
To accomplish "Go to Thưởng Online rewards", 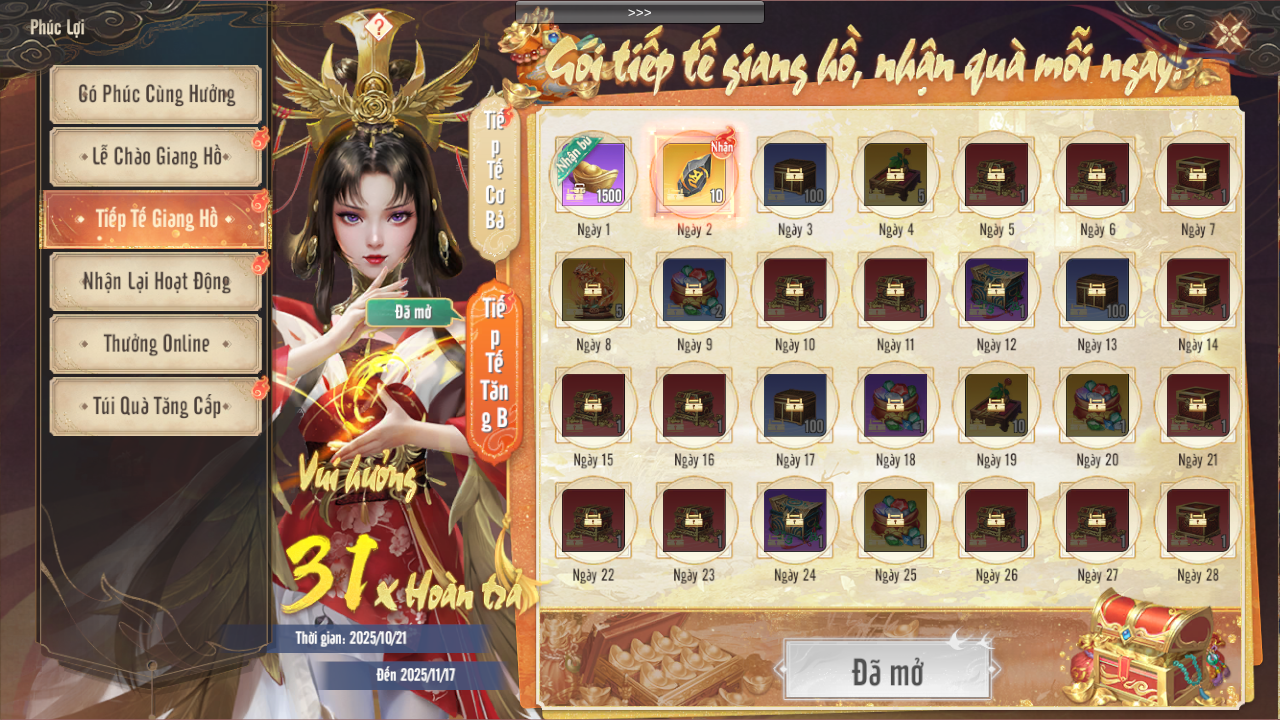I will click(x=156, y=344).
